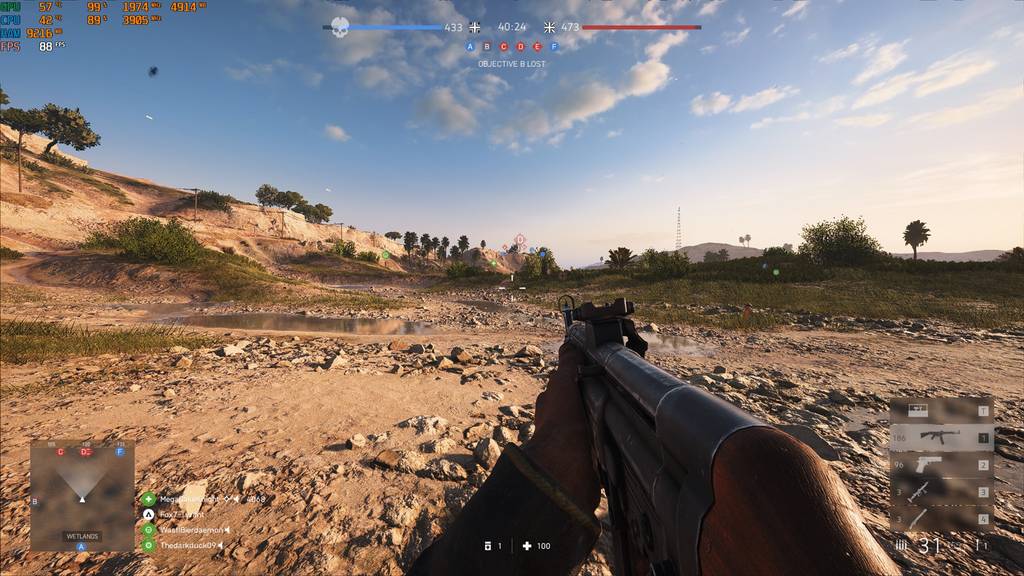The image size is (1024, 576).
Task: Select objective C icon in top bar
Action: click(504, 46)
